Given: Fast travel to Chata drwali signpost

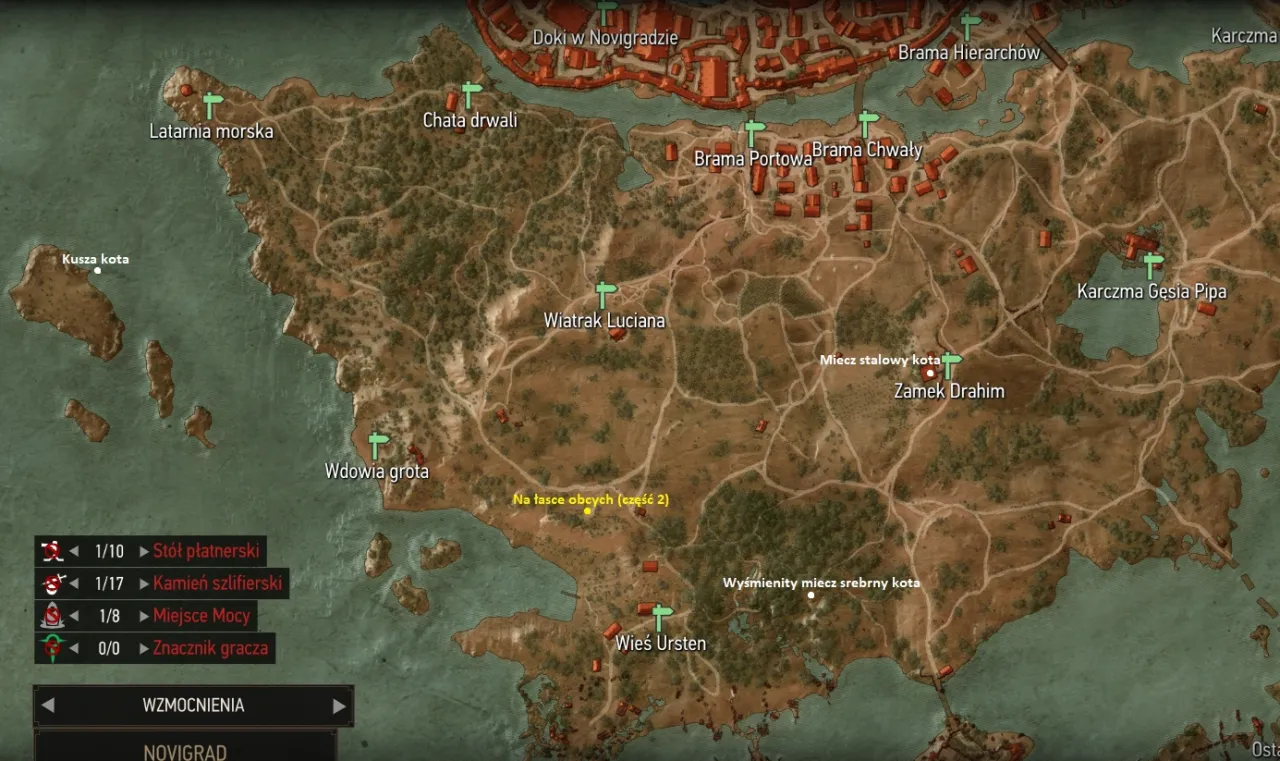Looking at the screenshot, I should point(470,94).
